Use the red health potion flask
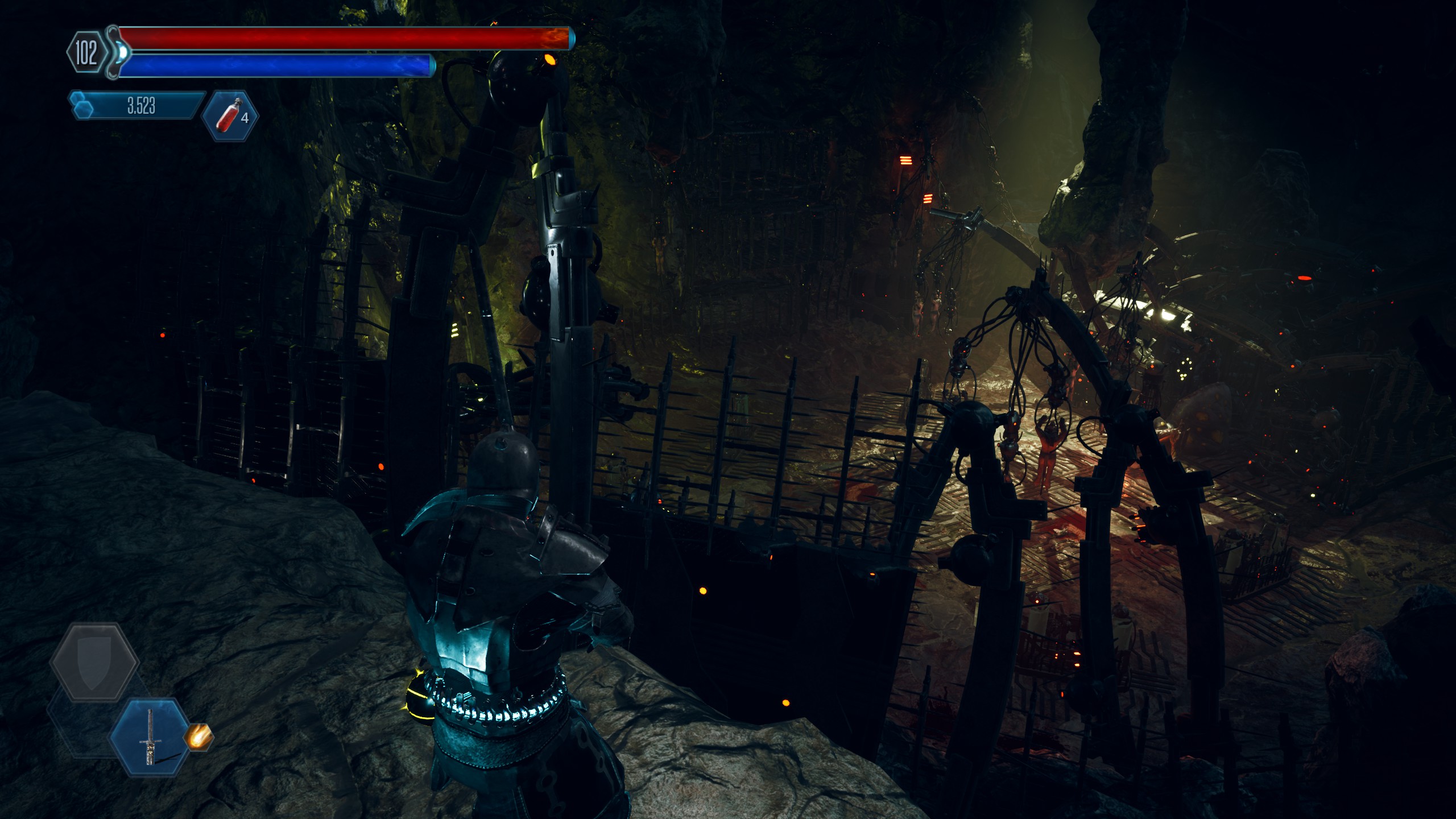Viewport: 1456px width, 819px height. (x=230, y=115)
